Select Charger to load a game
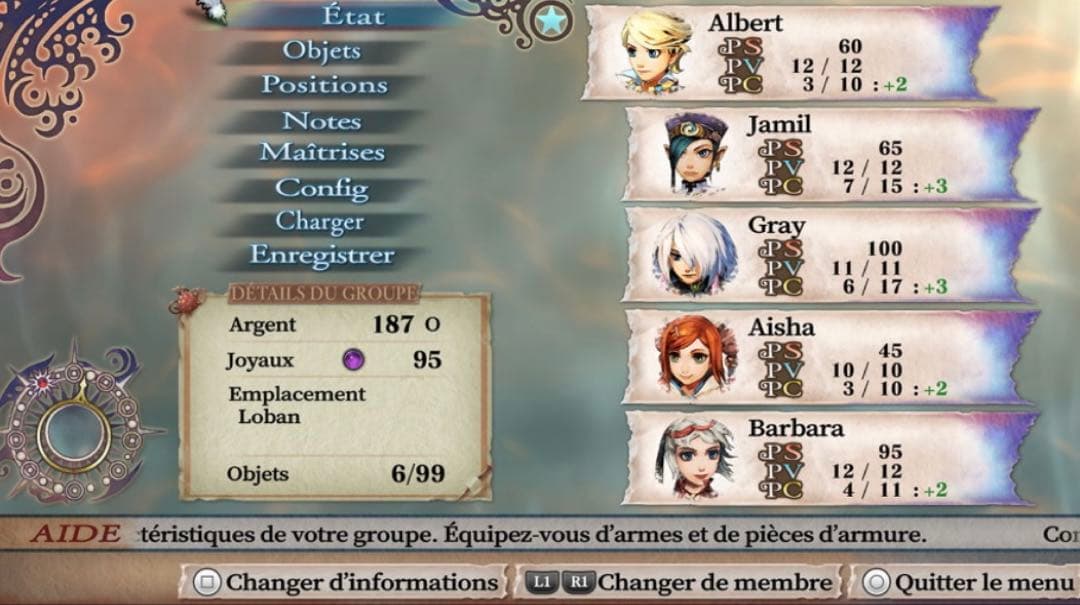Screen dimensions: 1080x605 320,221
